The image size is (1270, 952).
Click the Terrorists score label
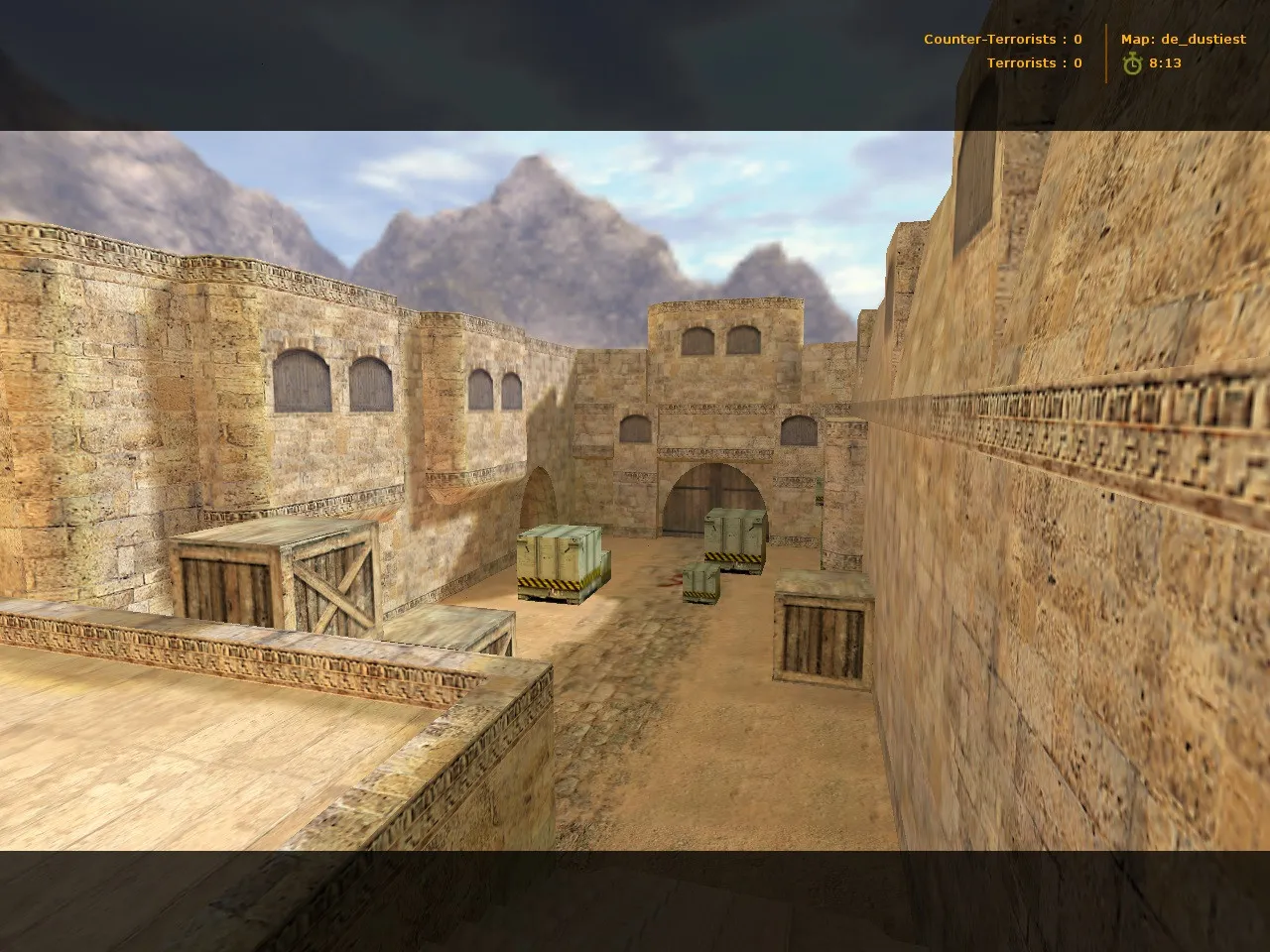click(1020, 62)
